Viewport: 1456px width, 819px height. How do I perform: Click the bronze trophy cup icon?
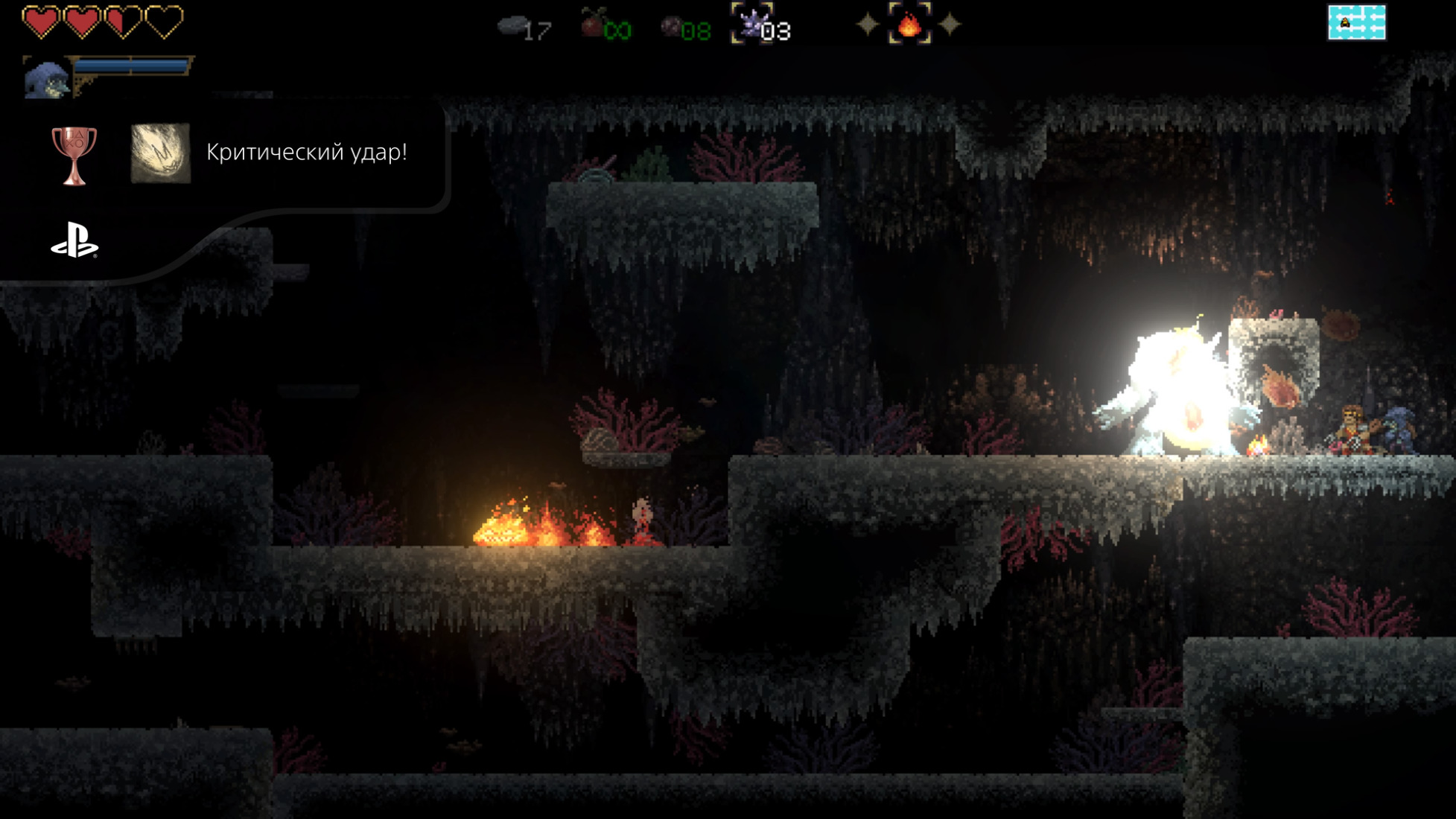click(74, 155)
